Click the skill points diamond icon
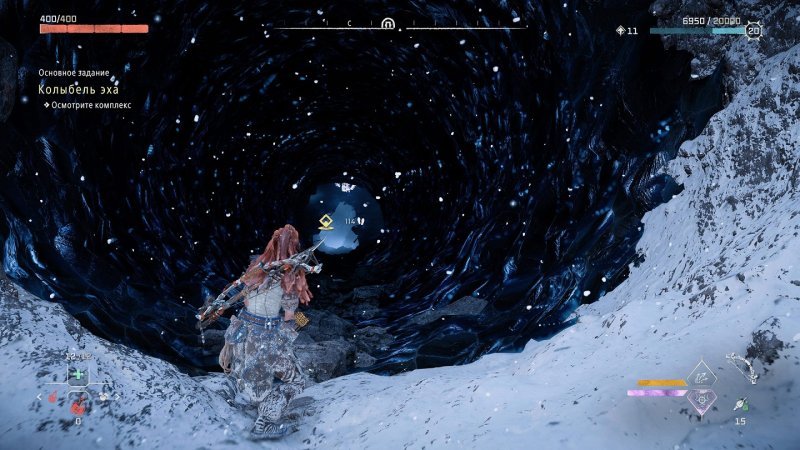Viewport: 800px width, 450px height. pyautogui.click(x=620, y=31)
